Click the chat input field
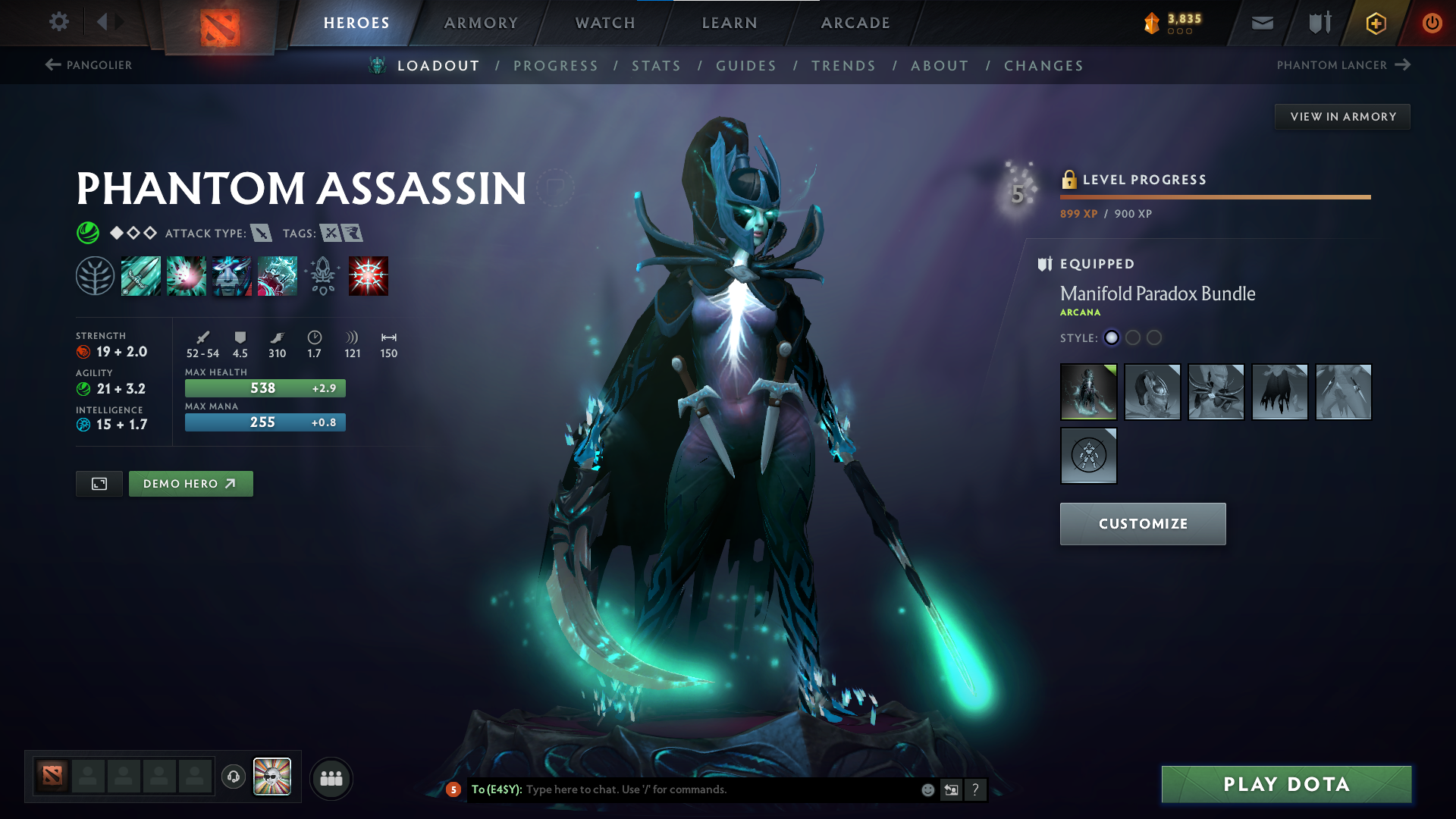This screenshot has height=819, width=1456. tap(682, 789)
